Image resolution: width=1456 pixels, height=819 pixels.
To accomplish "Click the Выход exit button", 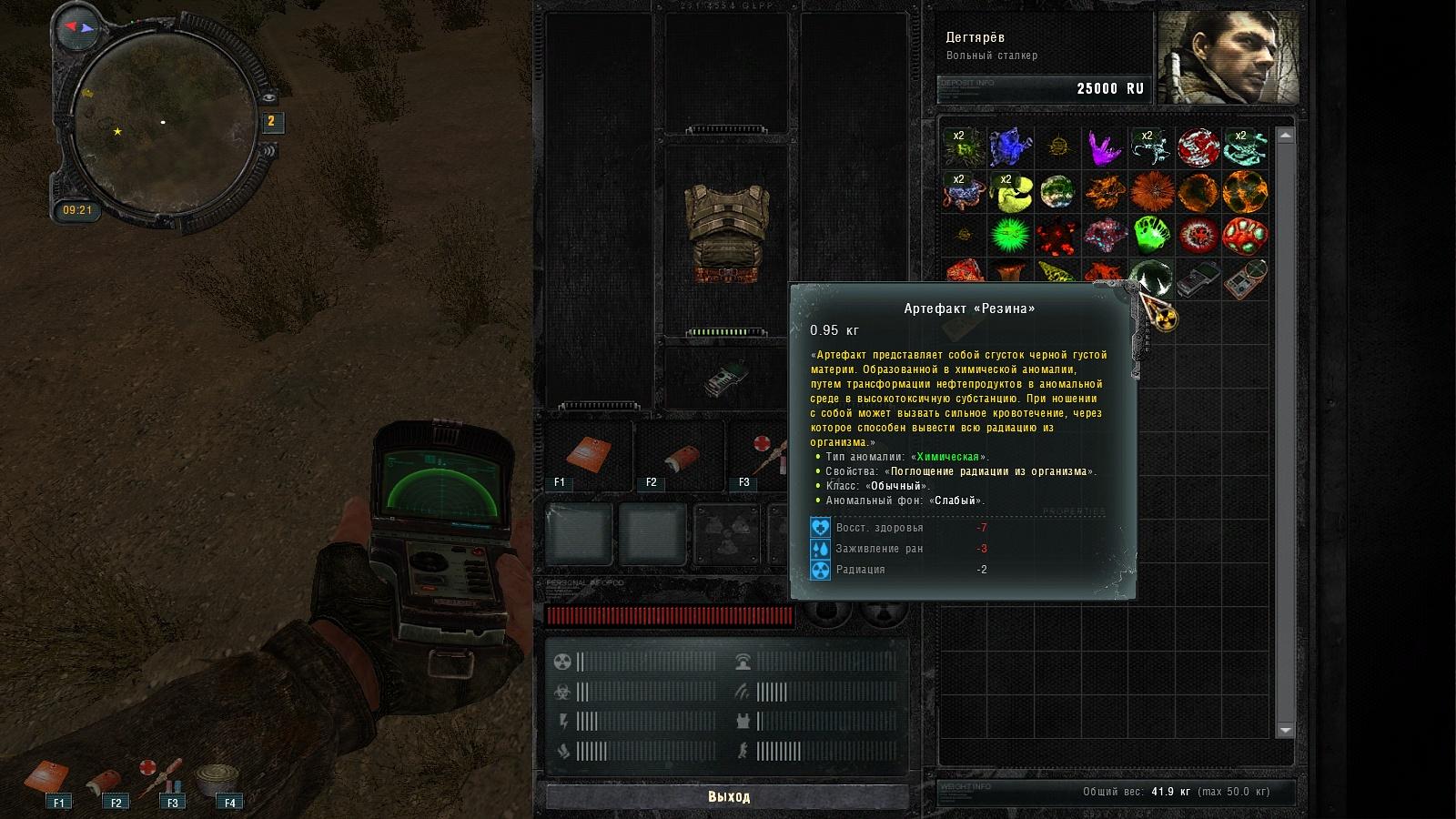I will pyautogui.click(x=728, y=796).
